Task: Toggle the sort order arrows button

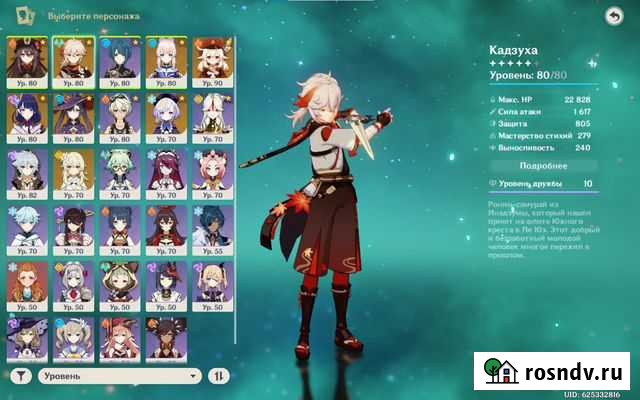Action: [219, 376]
